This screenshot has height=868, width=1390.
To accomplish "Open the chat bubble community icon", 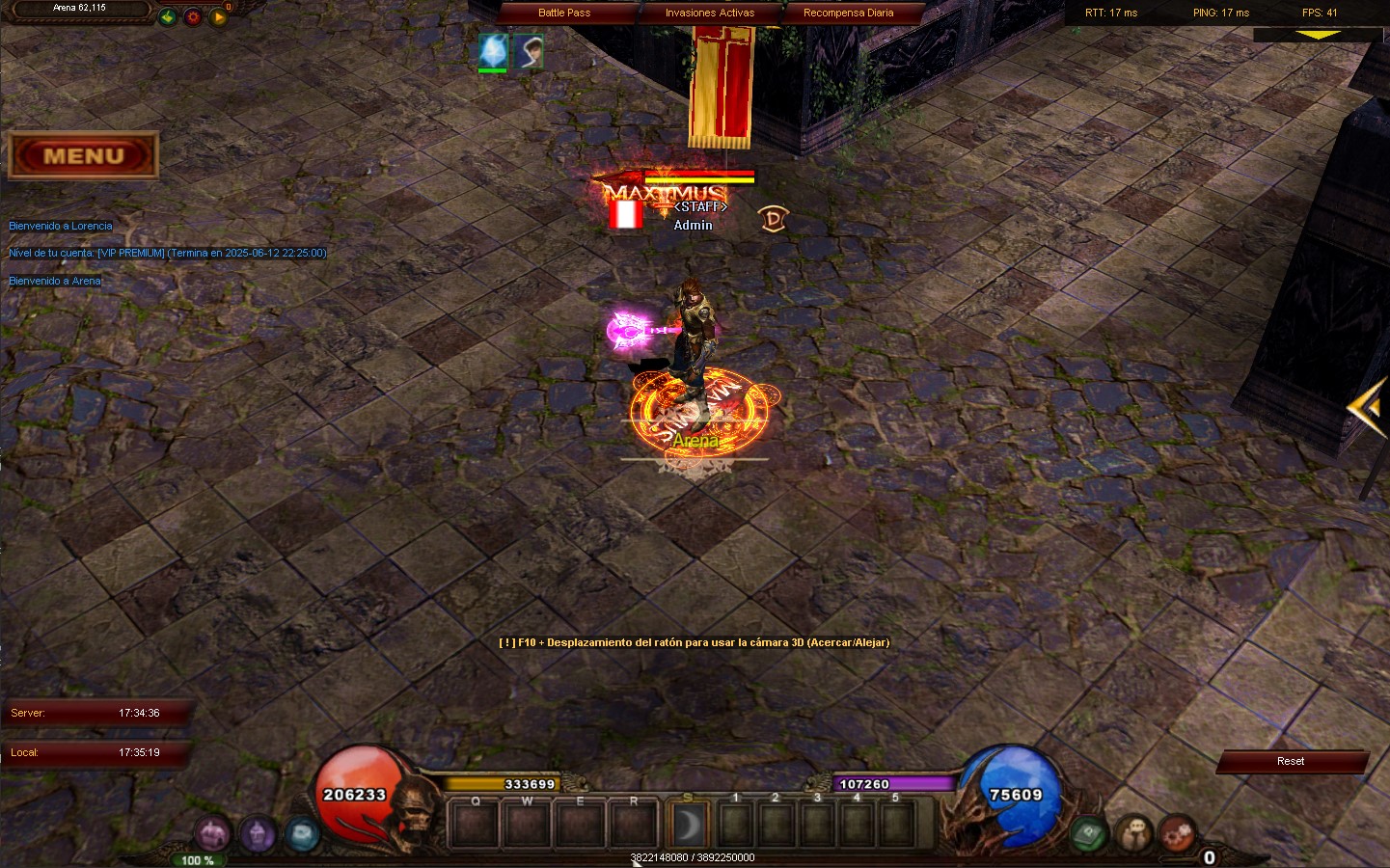I will (1134, 832).
